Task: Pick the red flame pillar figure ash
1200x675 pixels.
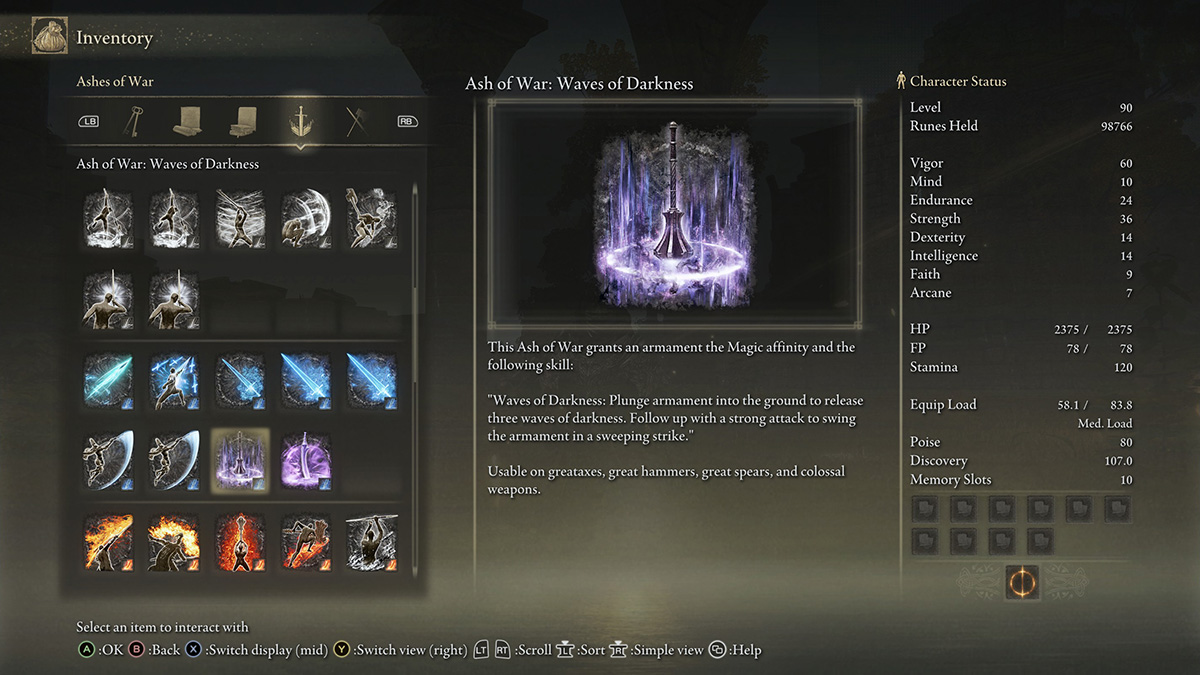Action: click(x=240, y=543)
